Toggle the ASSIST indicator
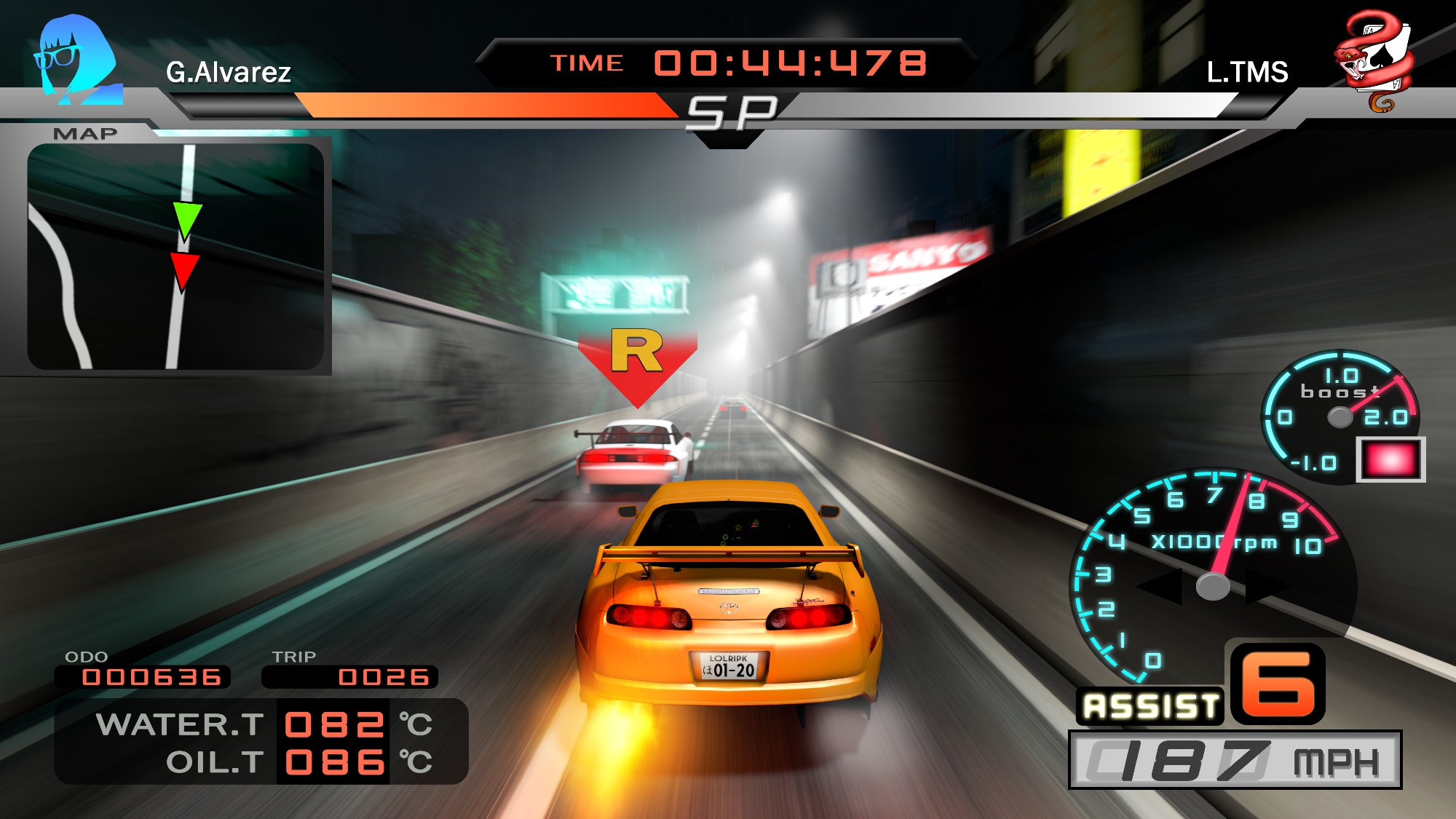 (x=1150, y=706)
